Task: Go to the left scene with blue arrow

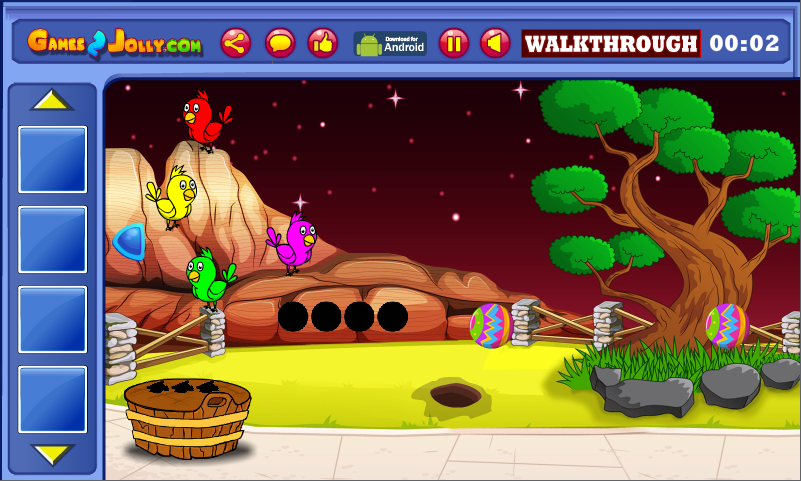Action: 129,241
